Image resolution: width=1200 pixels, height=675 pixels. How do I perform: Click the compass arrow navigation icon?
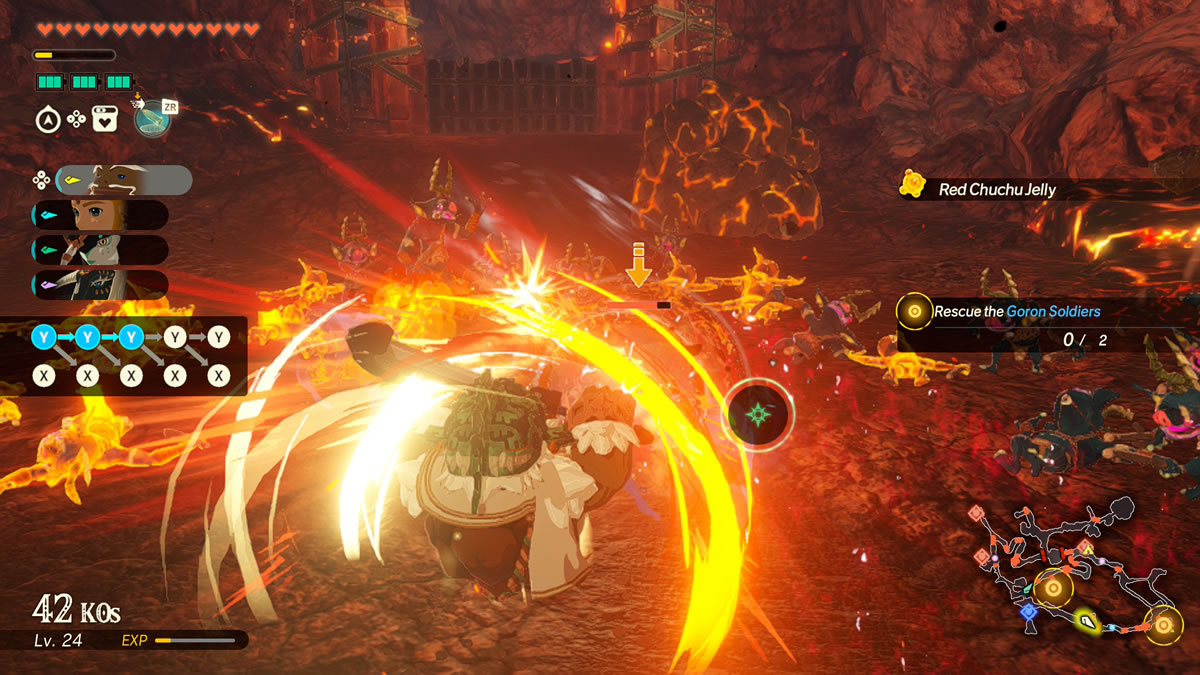46,120
